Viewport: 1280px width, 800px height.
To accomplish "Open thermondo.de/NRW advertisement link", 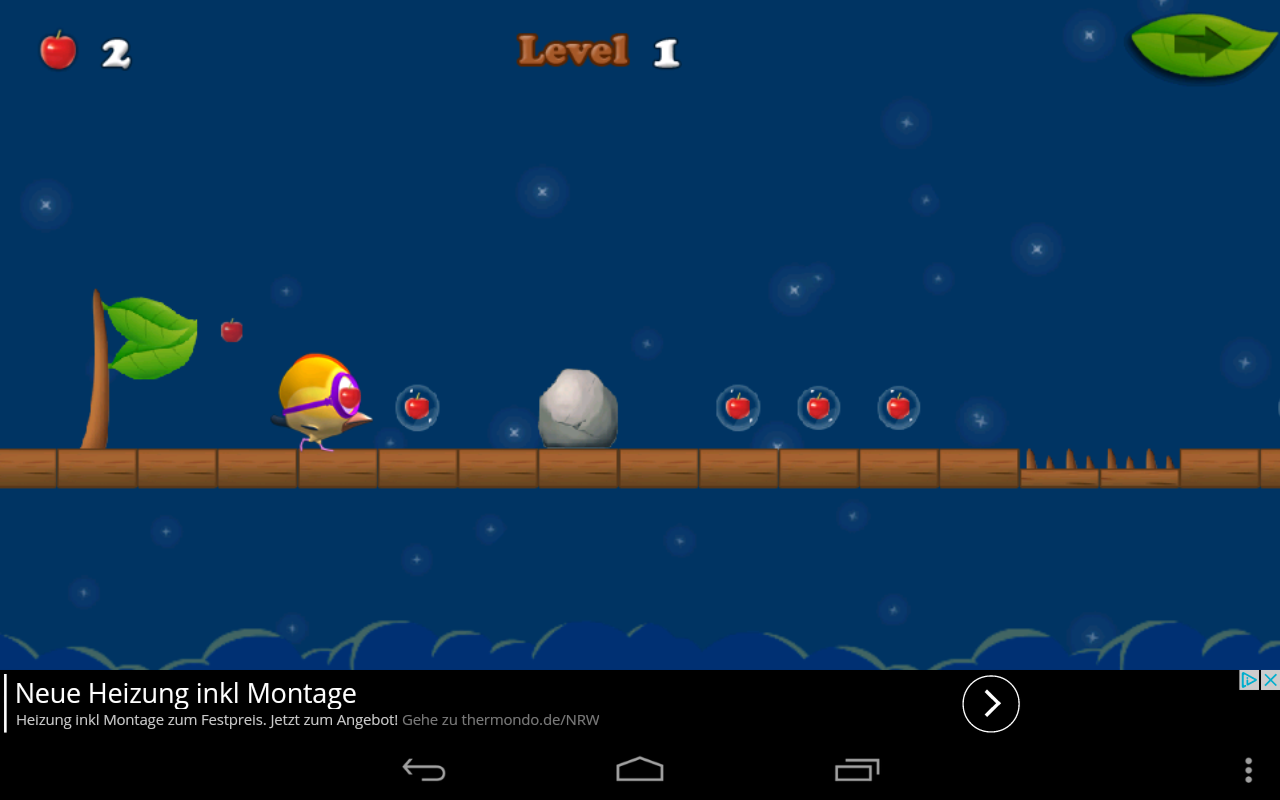I will (x=500, y=719).
